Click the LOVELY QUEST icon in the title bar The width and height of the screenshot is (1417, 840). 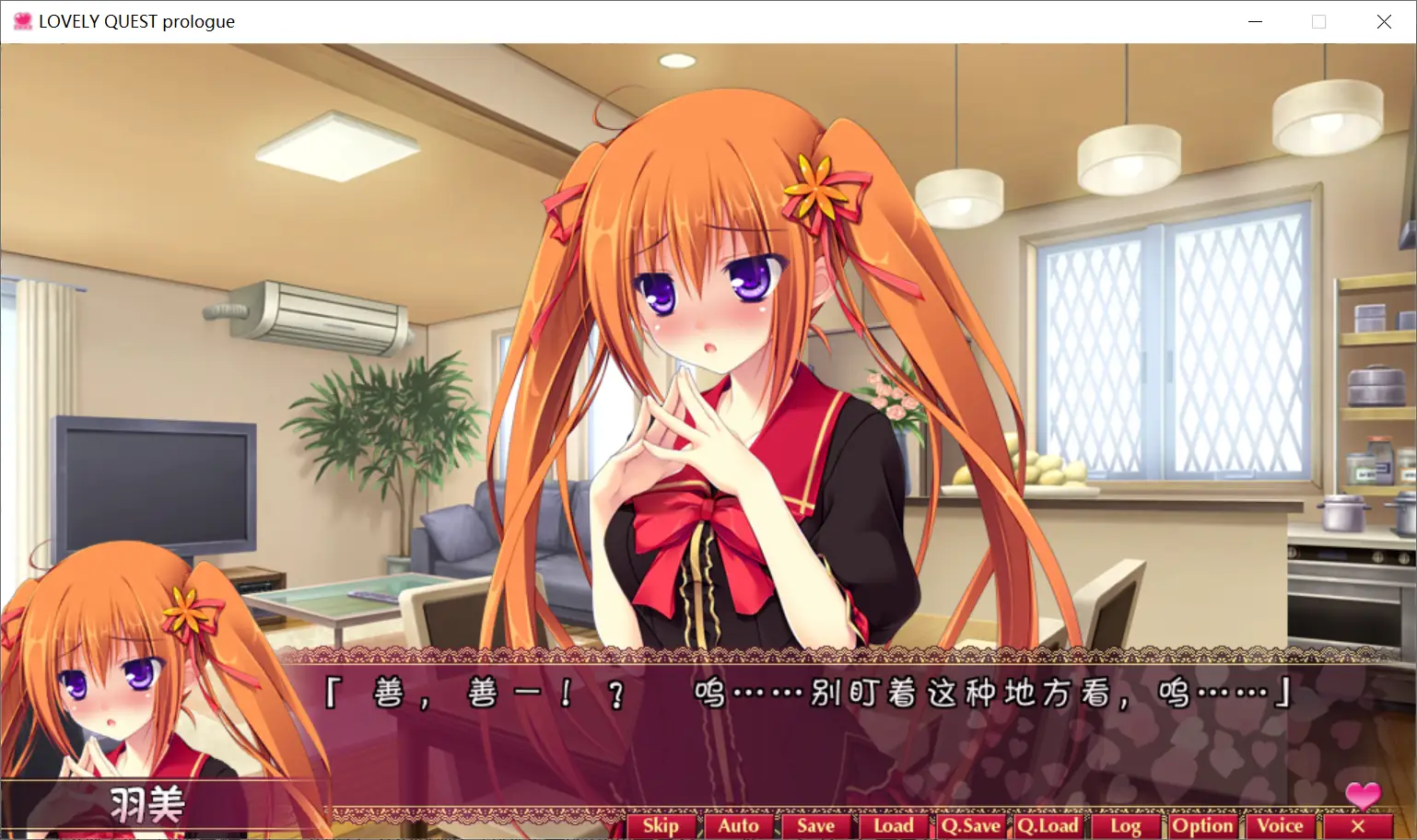(21, 20)
